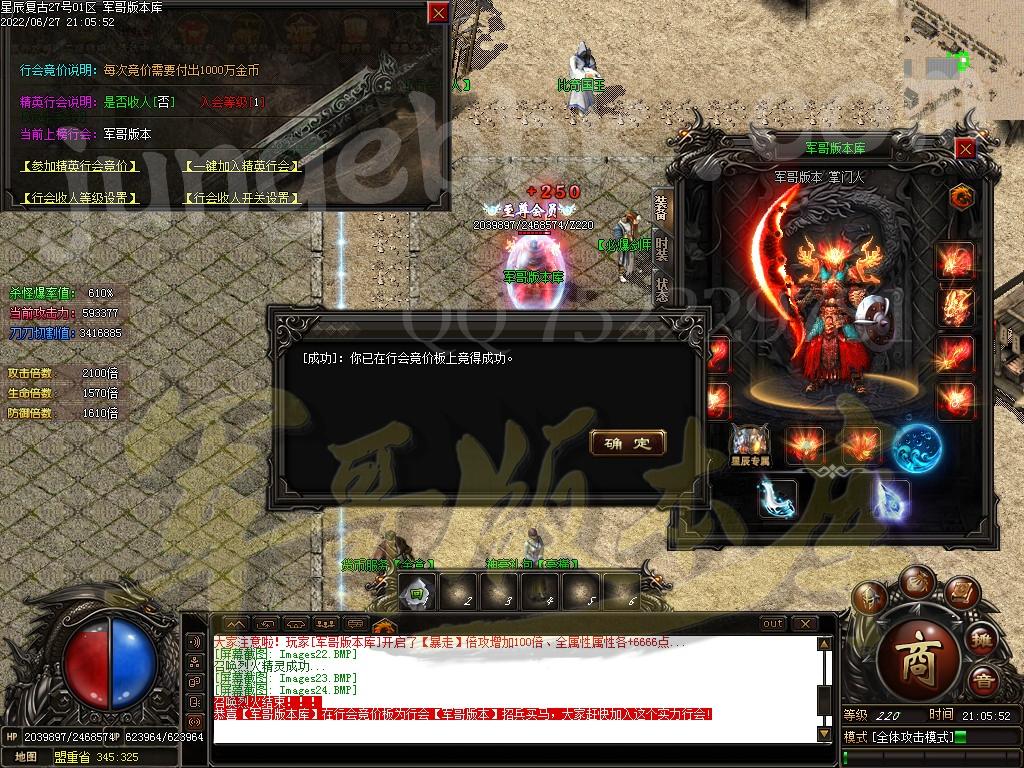Image resolution: width=1024 pixels, height=768 pixels.
Task: Click the dragon emblem button in character window
Action: click(962, 196)
